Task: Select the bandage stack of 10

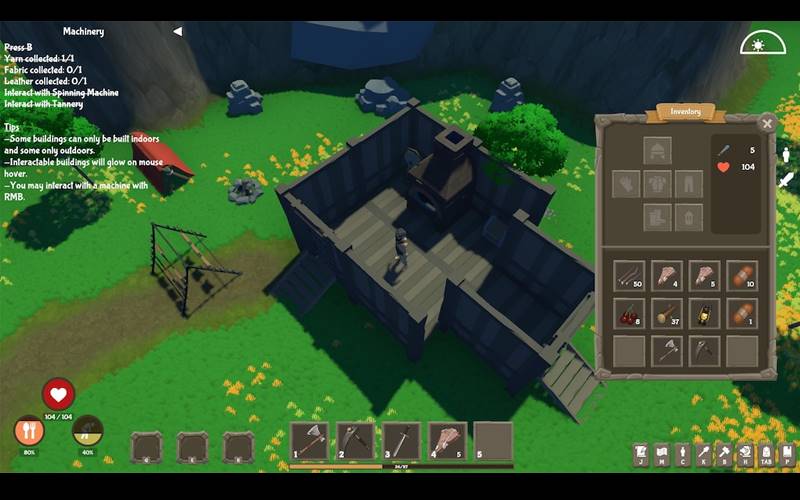Action: coord(742,276)
